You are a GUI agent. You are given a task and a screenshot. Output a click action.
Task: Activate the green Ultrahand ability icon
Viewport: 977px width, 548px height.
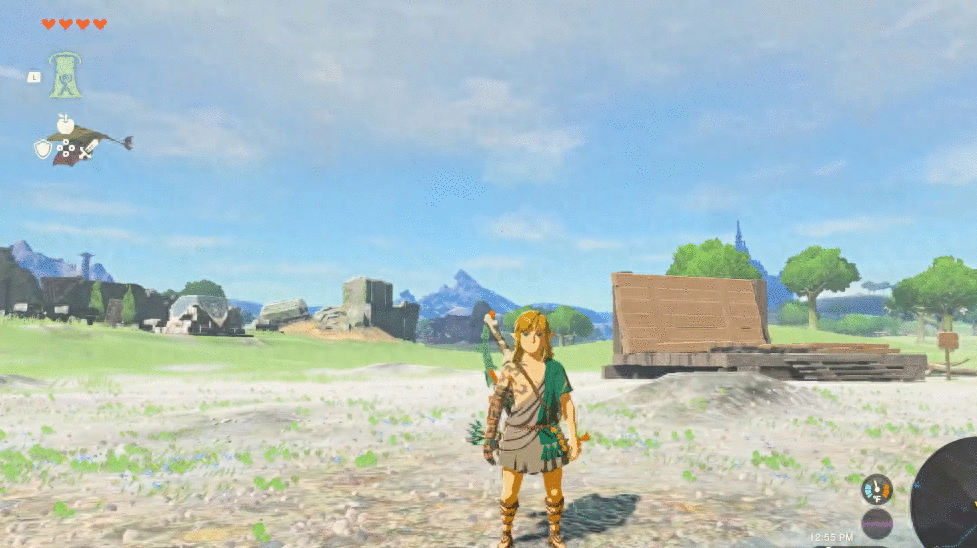coord(66,75)
